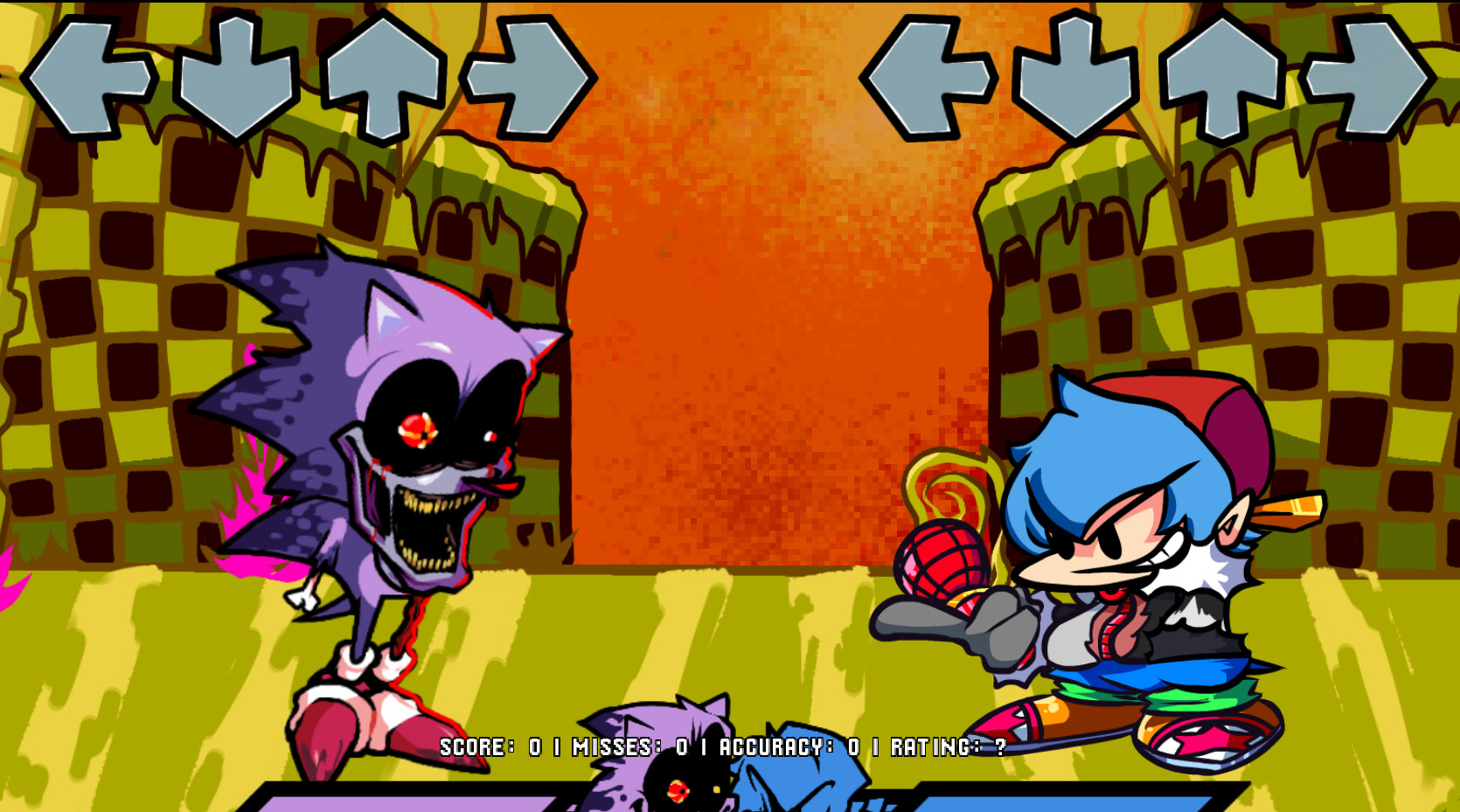Click the SCORE counter text
Screen dimensions: 1460x812
point(476,748)
